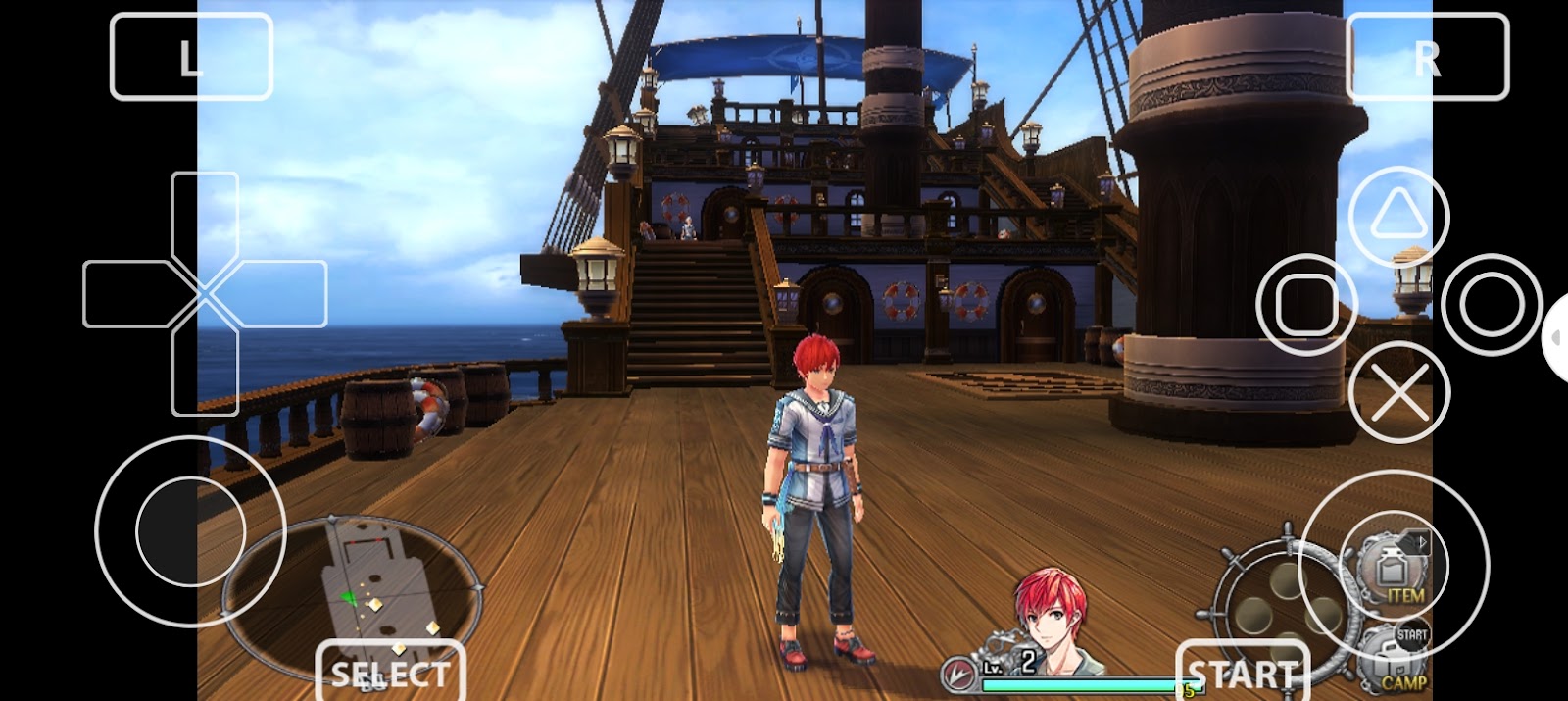Open the CAMP menu icon
Screen dimensions: 1568x701
(x=1399, y=659)
